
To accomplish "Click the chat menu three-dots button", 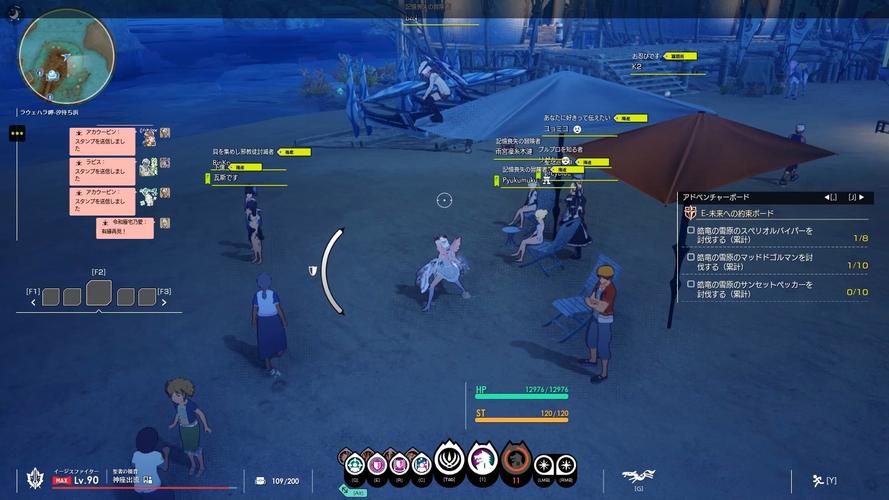I will [17, 133].
